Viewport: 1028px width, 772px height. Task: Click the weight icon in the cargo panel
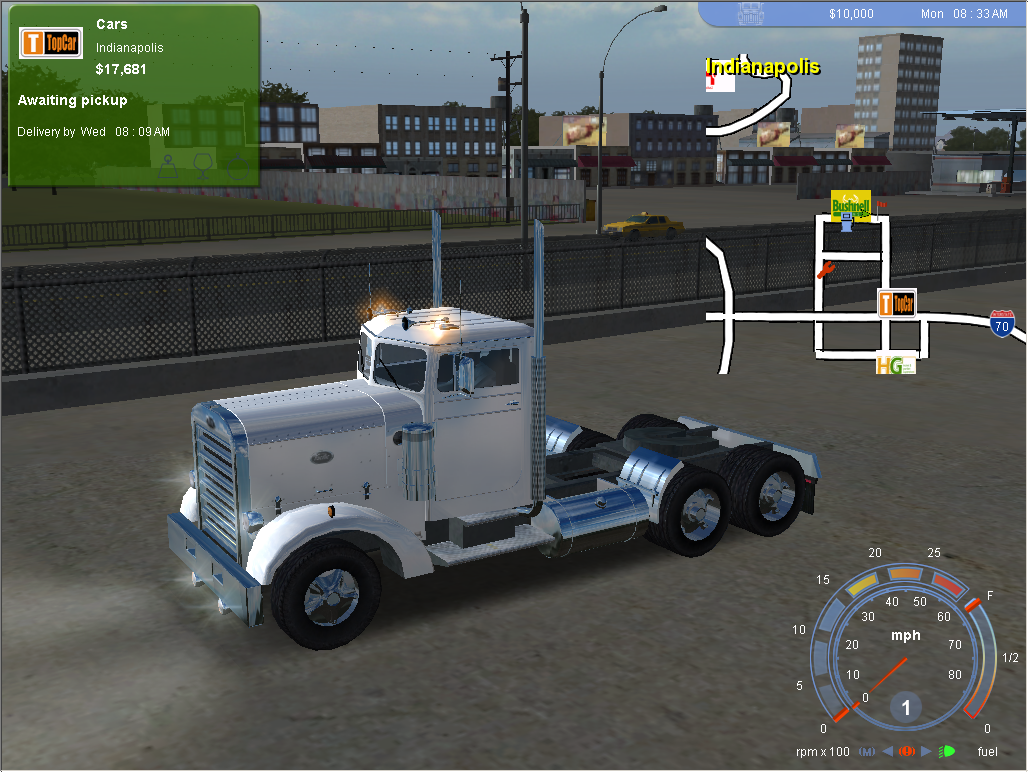point(168,164)
